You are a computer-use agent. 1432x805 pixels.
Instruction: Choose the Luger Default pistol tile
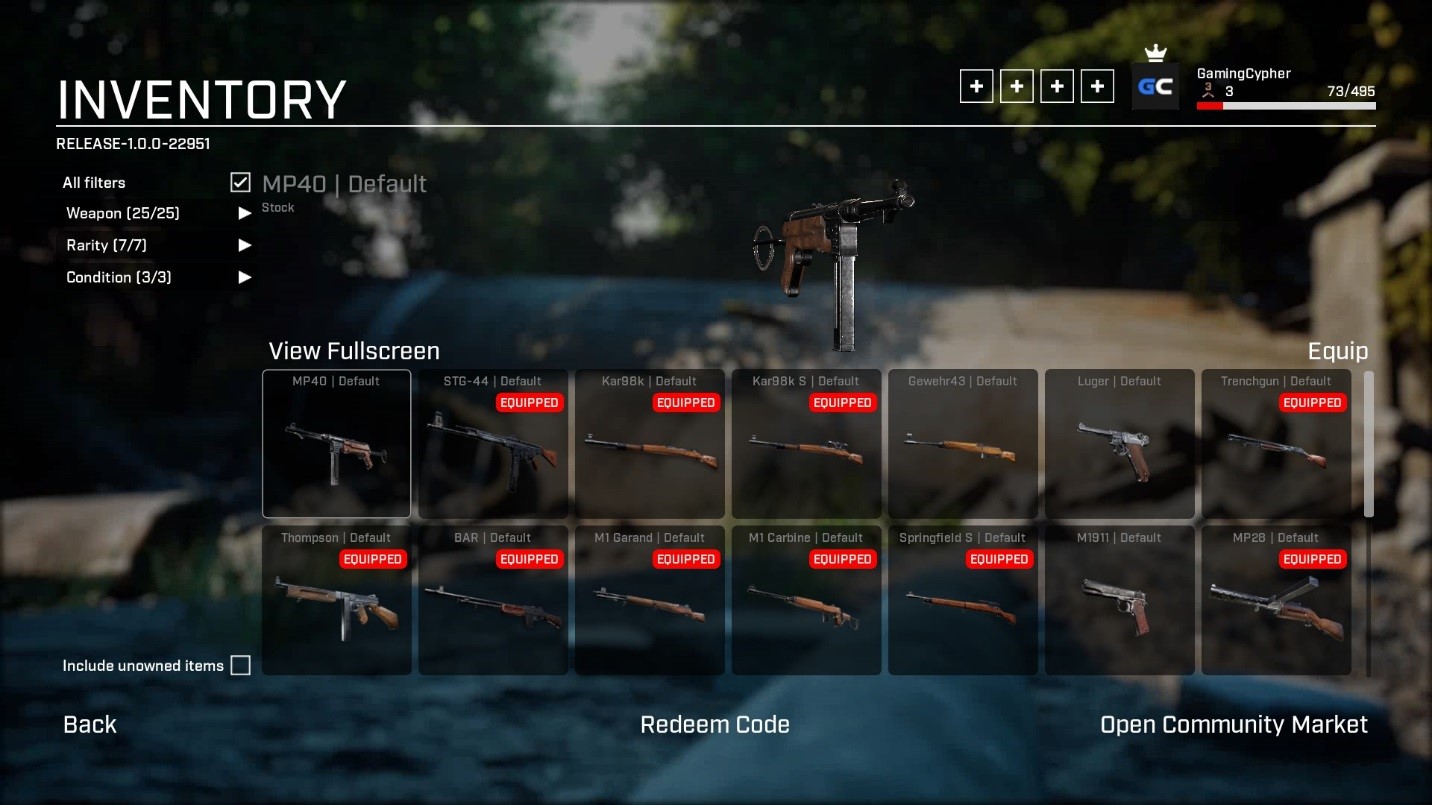coord(1119,444)
